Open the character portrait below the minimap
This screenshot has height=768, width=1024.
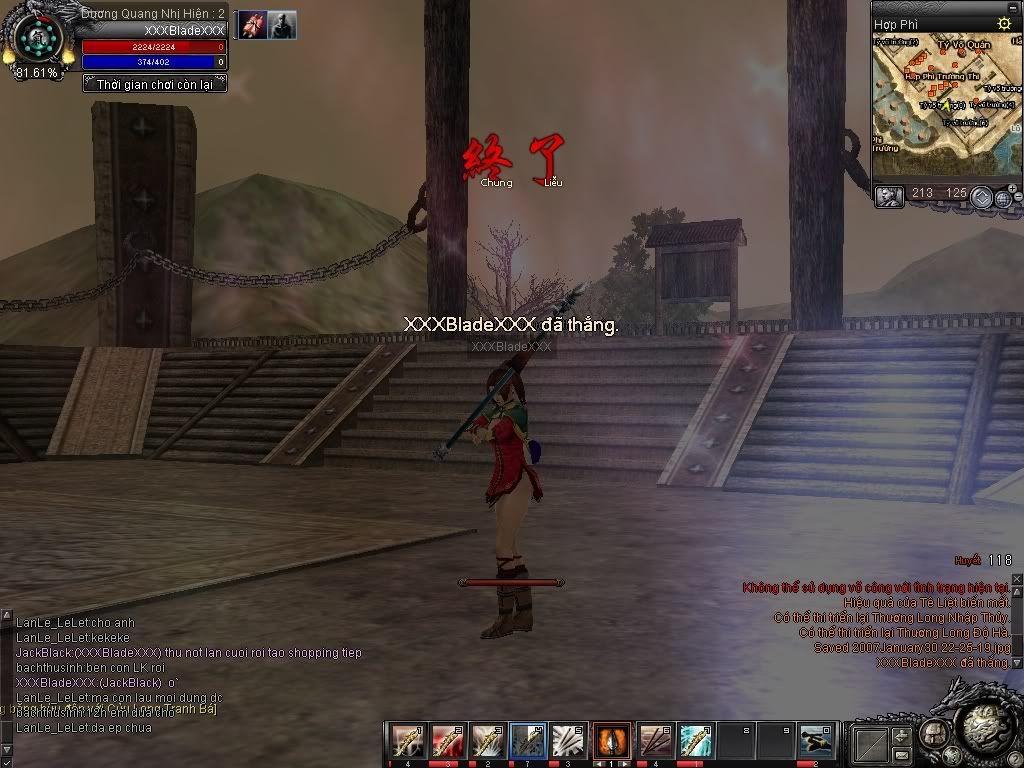(889, 196)
